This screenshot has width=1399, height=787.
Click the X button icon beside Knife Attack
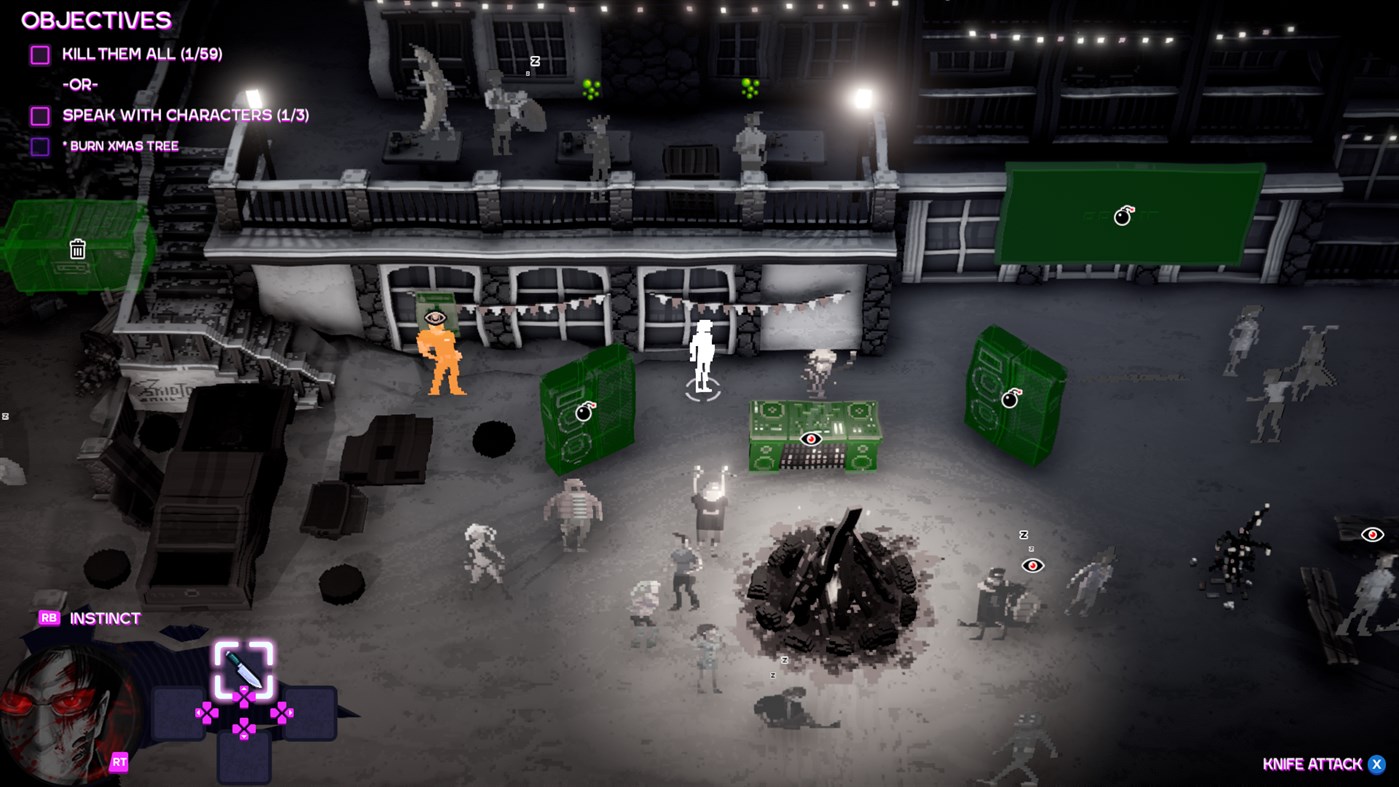click(1377, 763)
